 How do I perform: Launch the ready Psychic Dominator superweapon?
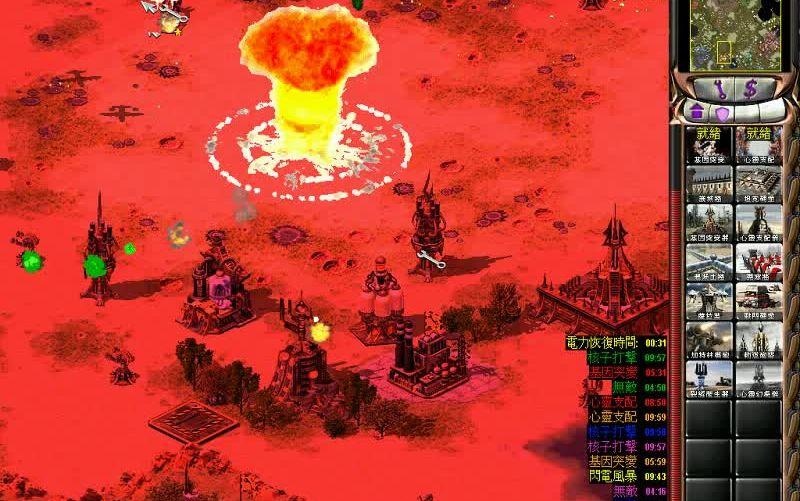[758, 145]
